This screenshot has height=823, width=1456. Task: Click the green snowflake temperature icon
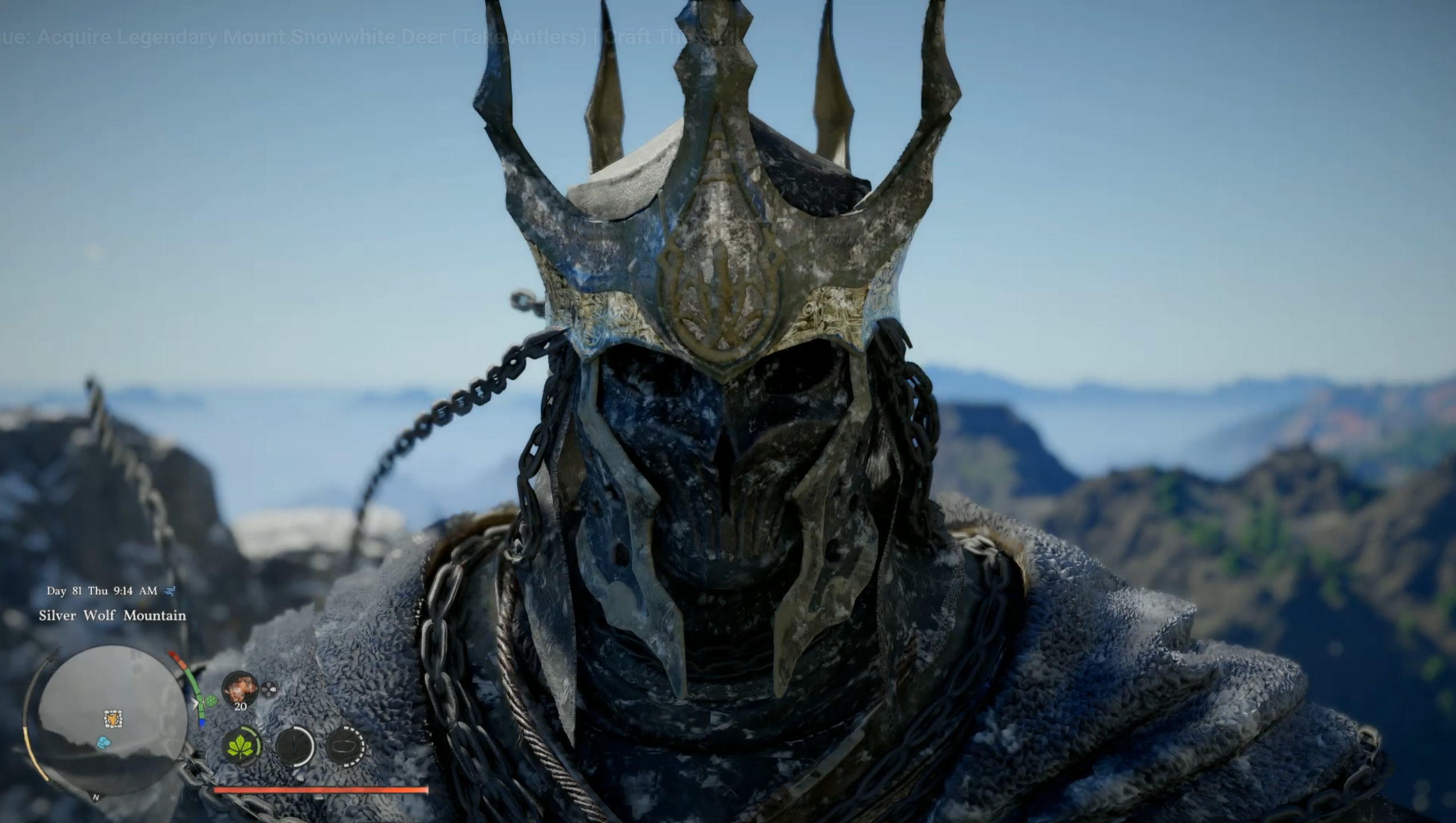click(x=211, y=701)
